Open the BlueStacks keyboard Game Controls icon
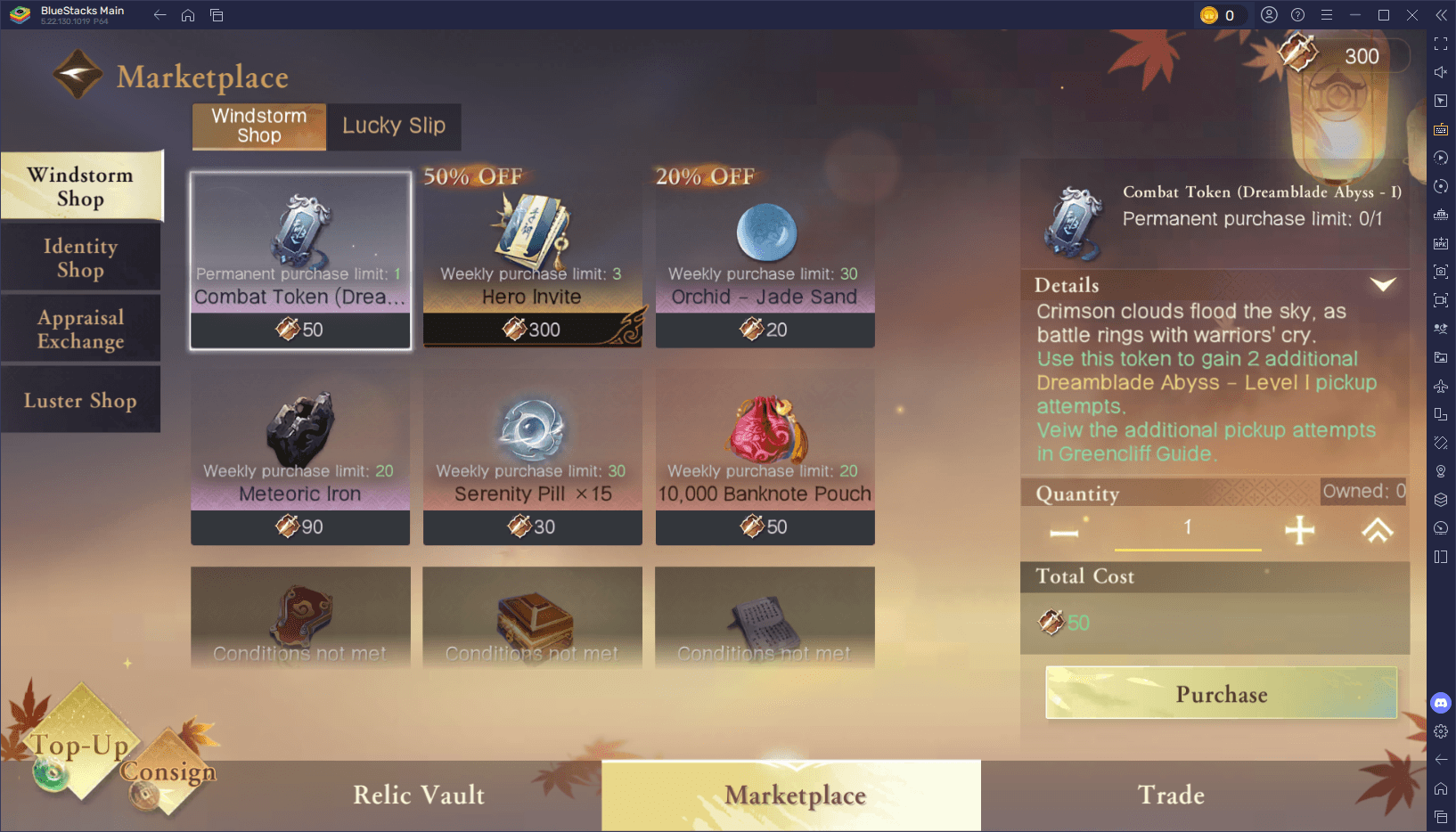This screenshot has height=832, width=1456. coord(1441,129)
